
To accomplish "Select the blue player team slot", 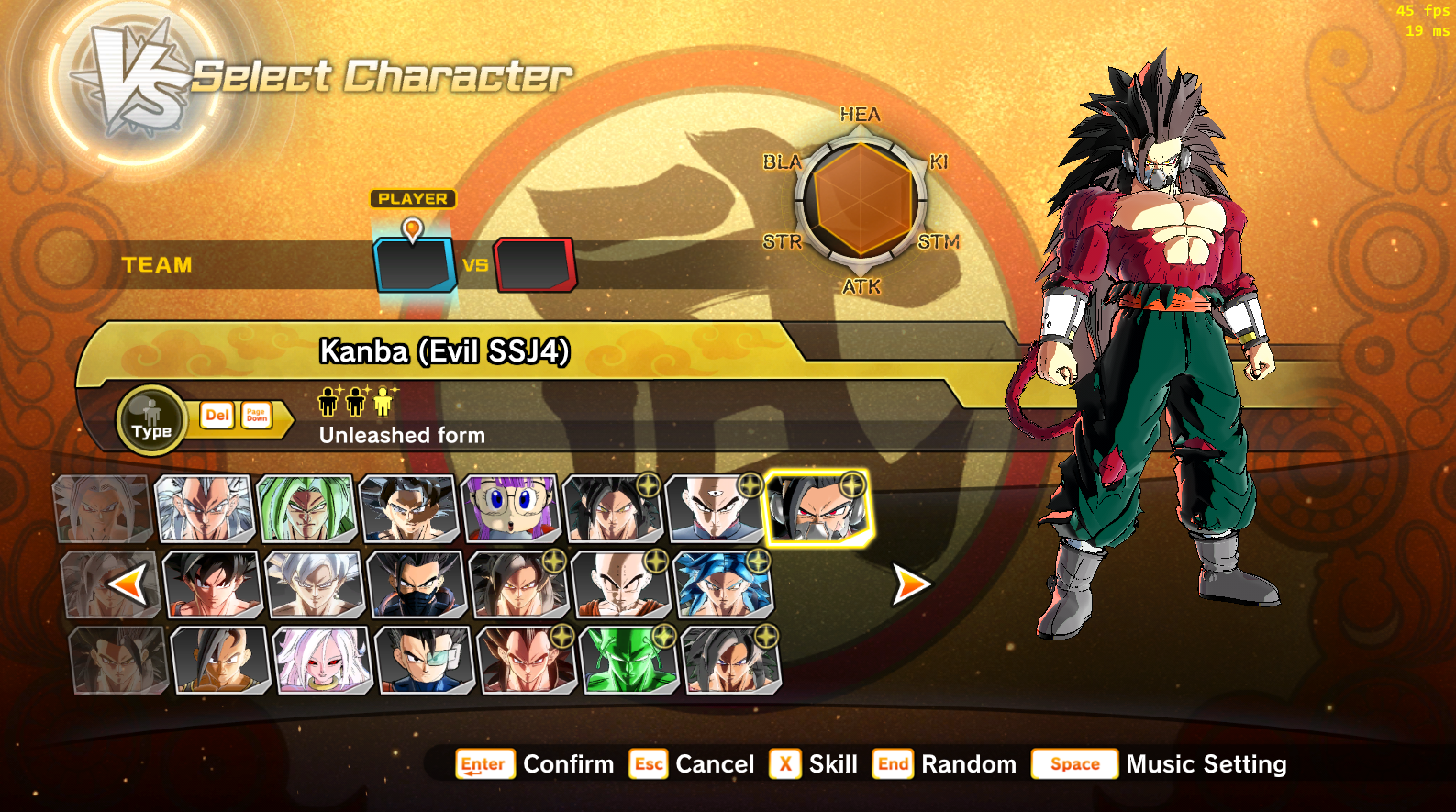I will tap(415, 265).
